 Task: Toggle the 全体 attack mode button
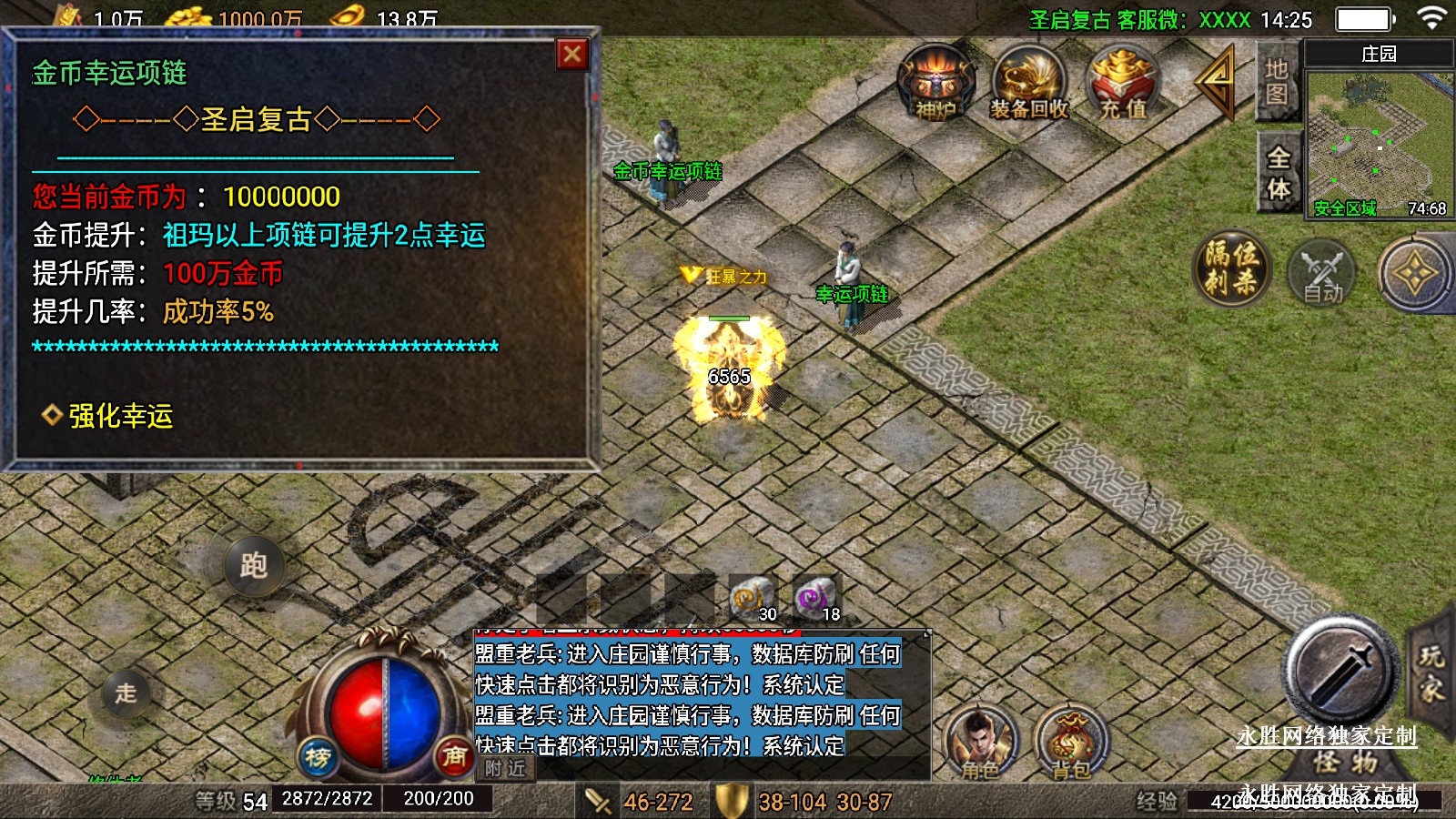point(1279,173)
